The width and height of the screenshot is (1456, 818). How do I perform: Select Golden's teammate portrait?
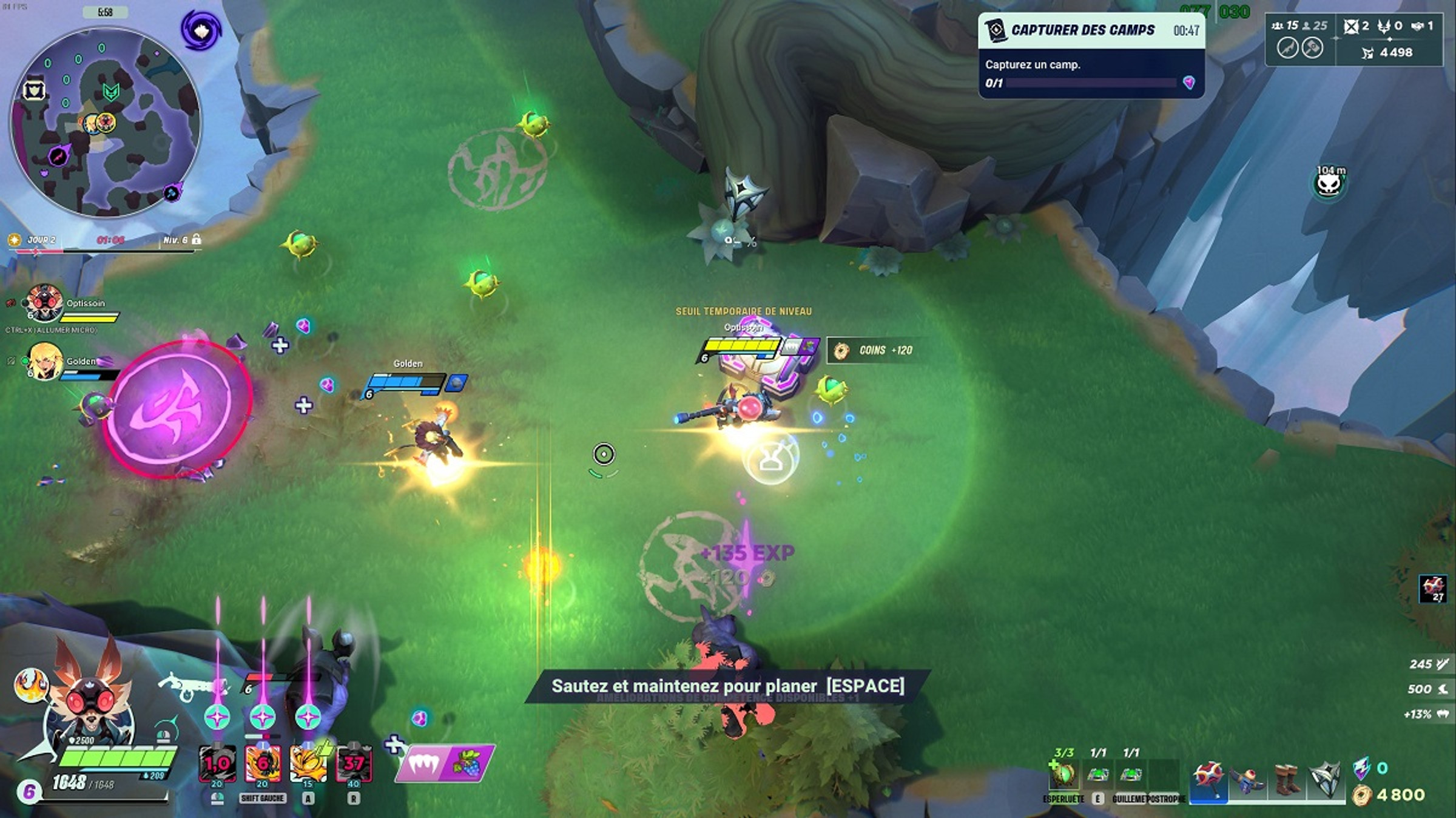45,361
